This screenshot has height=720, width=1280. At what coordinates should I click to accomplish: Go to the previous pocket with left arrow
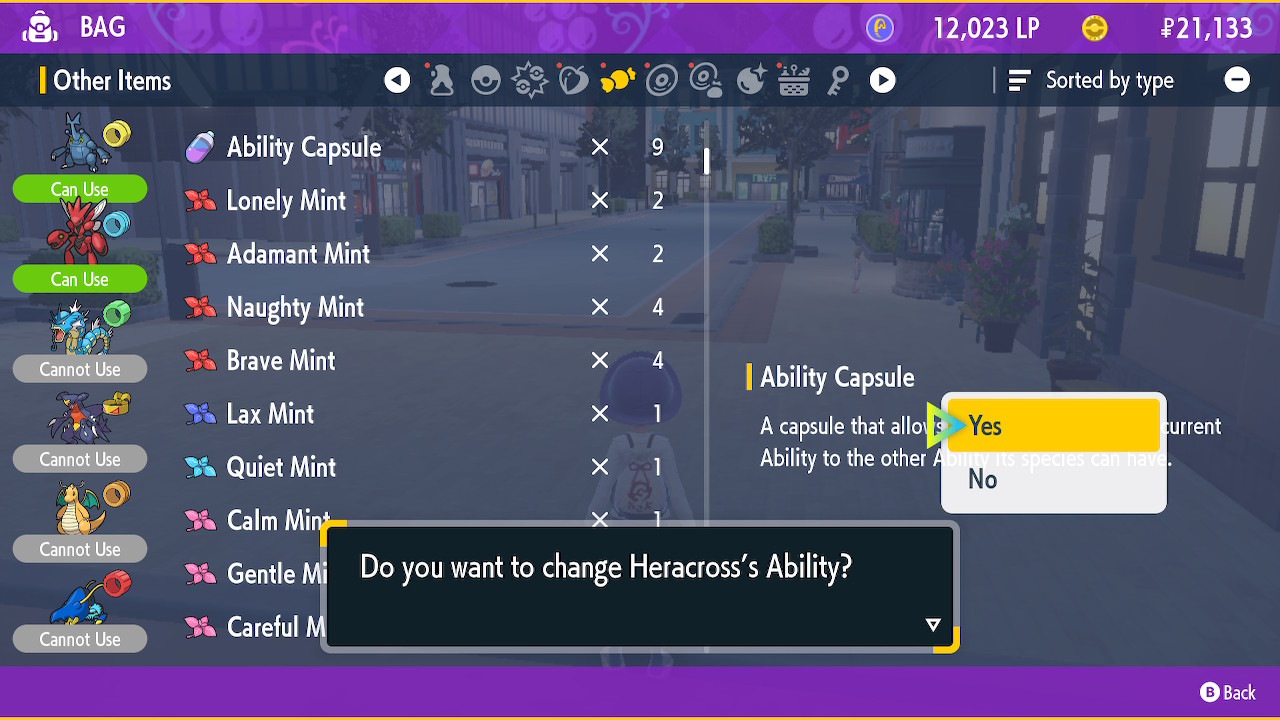point(397,81)
